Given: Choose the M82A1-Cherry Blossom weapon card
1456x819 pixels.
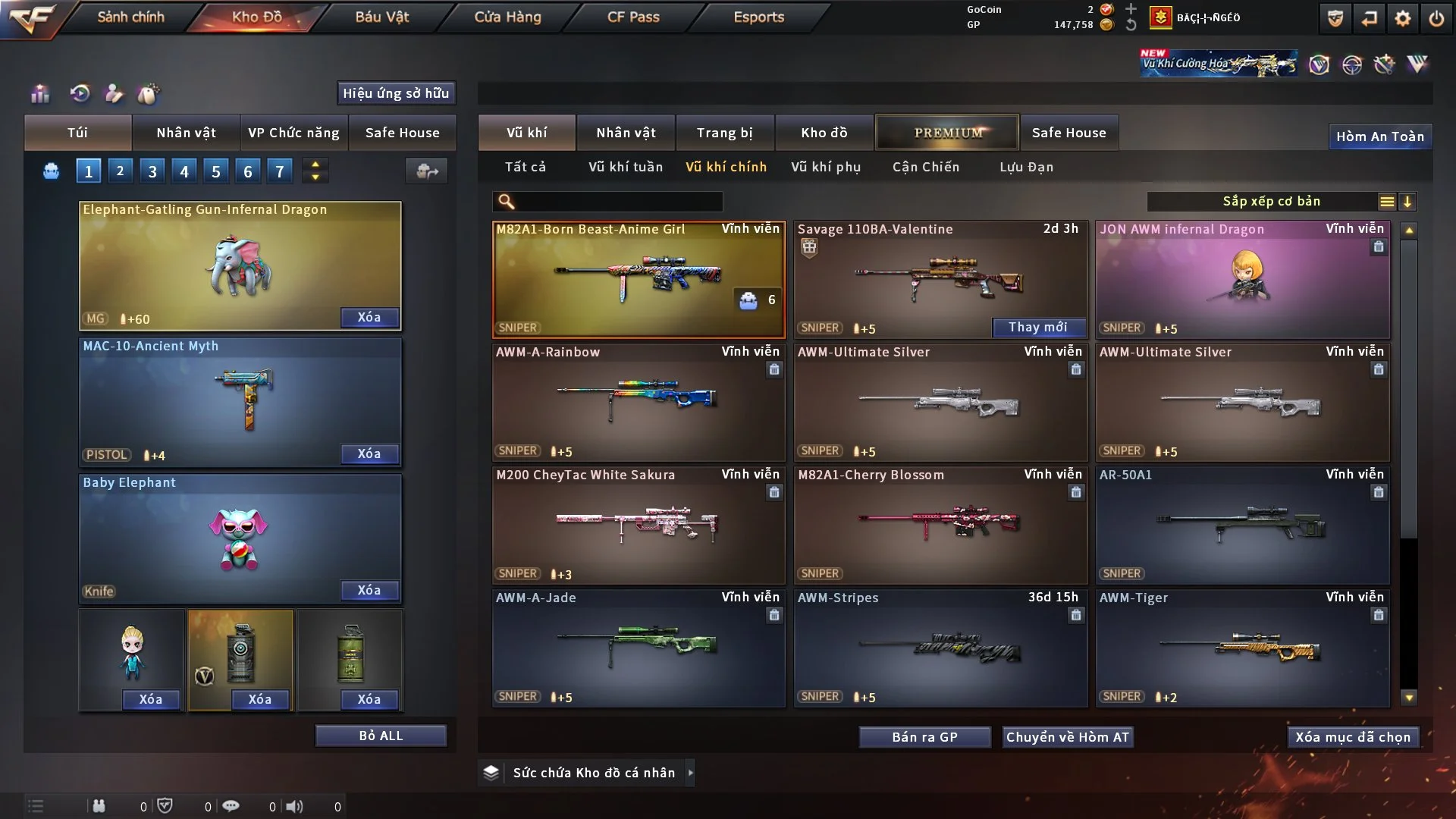Looking at the screenshot, I should coord(940,525).
